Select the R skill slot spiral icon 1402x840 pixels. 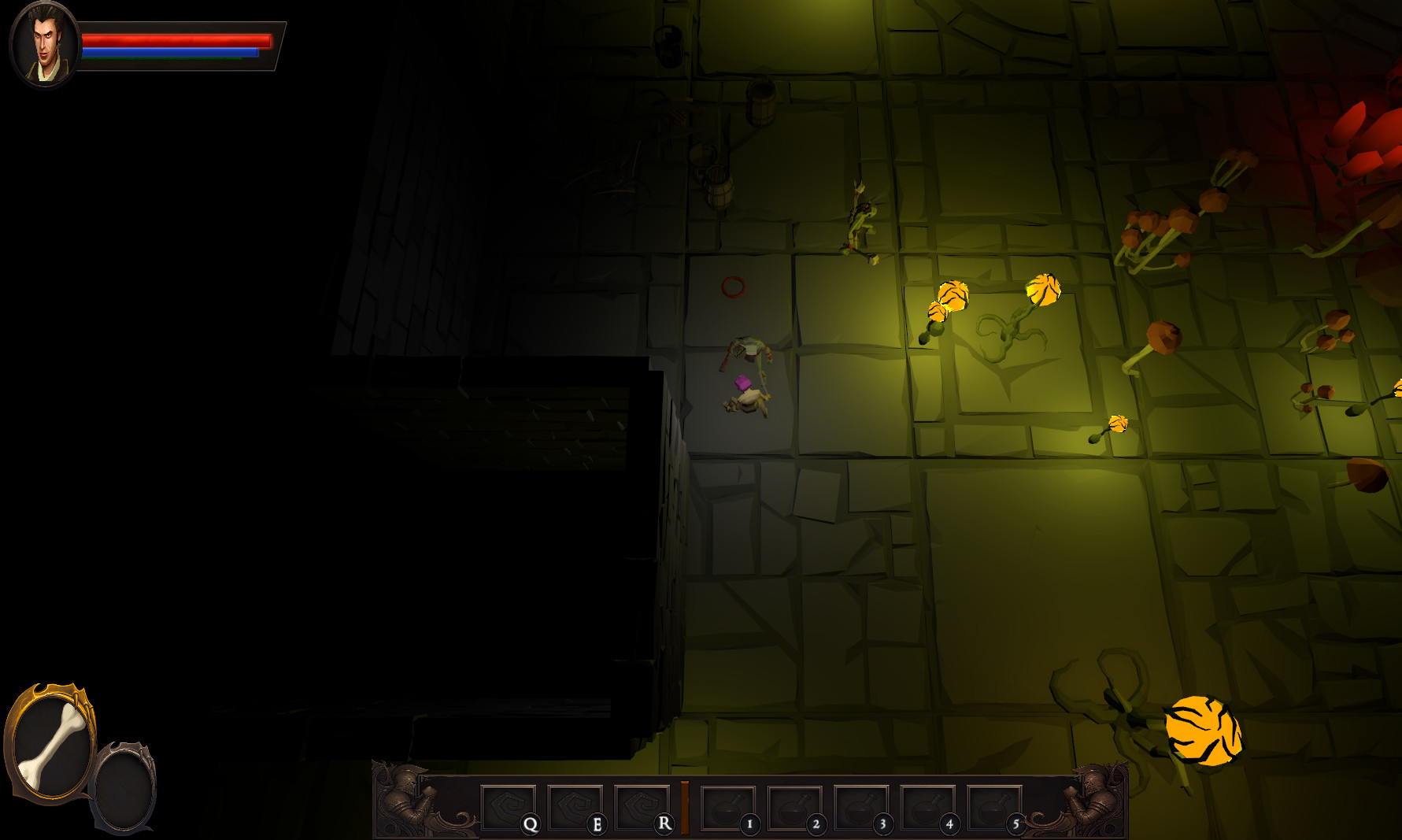[641, 805]
